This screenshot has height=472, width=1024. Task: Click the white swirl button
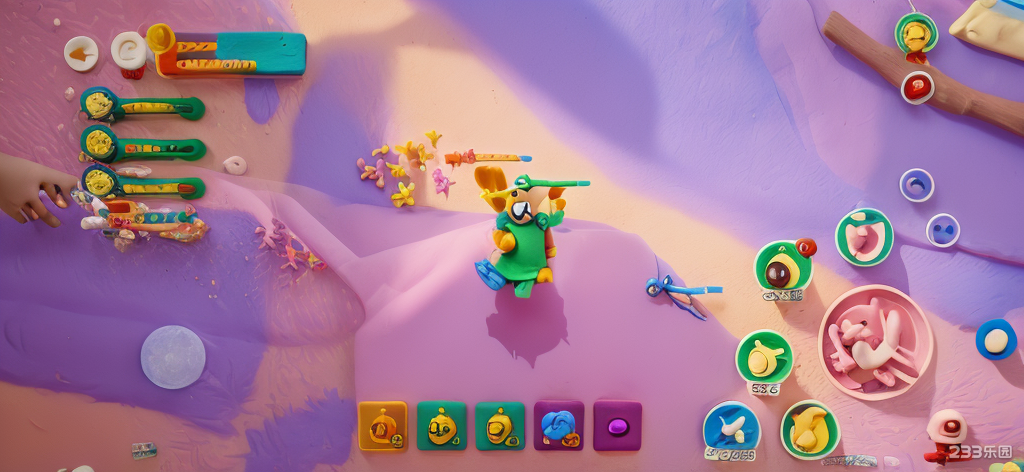(129, 50)
